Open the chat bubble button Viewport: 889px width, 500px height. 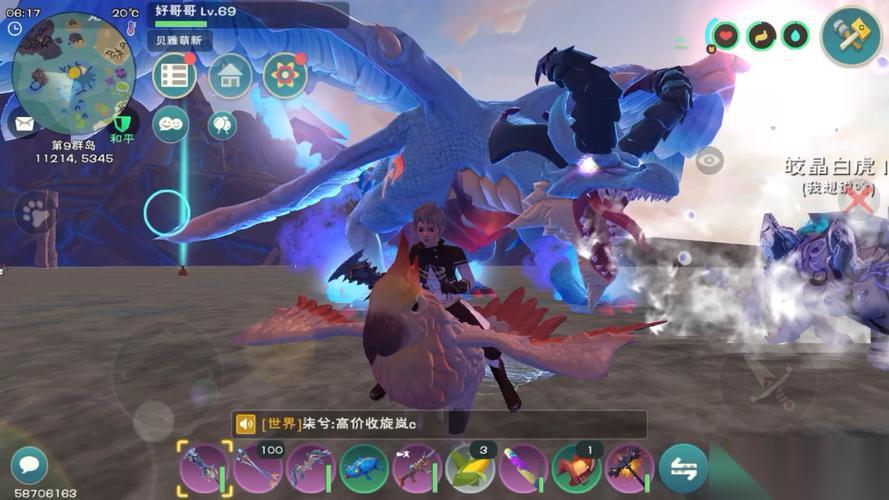click(29, 465)
